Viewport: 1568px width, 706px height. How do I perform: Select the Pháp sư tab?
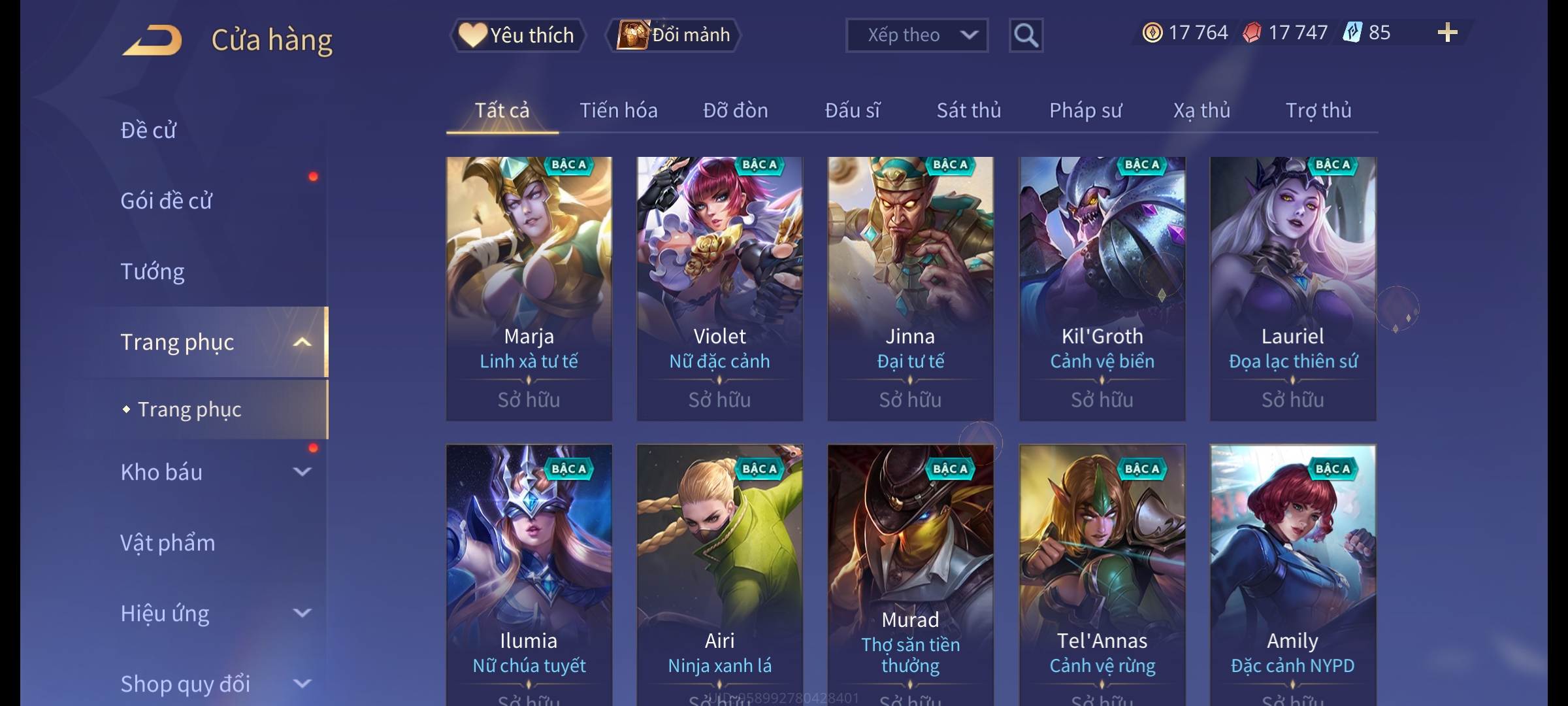coord(1085,110)
